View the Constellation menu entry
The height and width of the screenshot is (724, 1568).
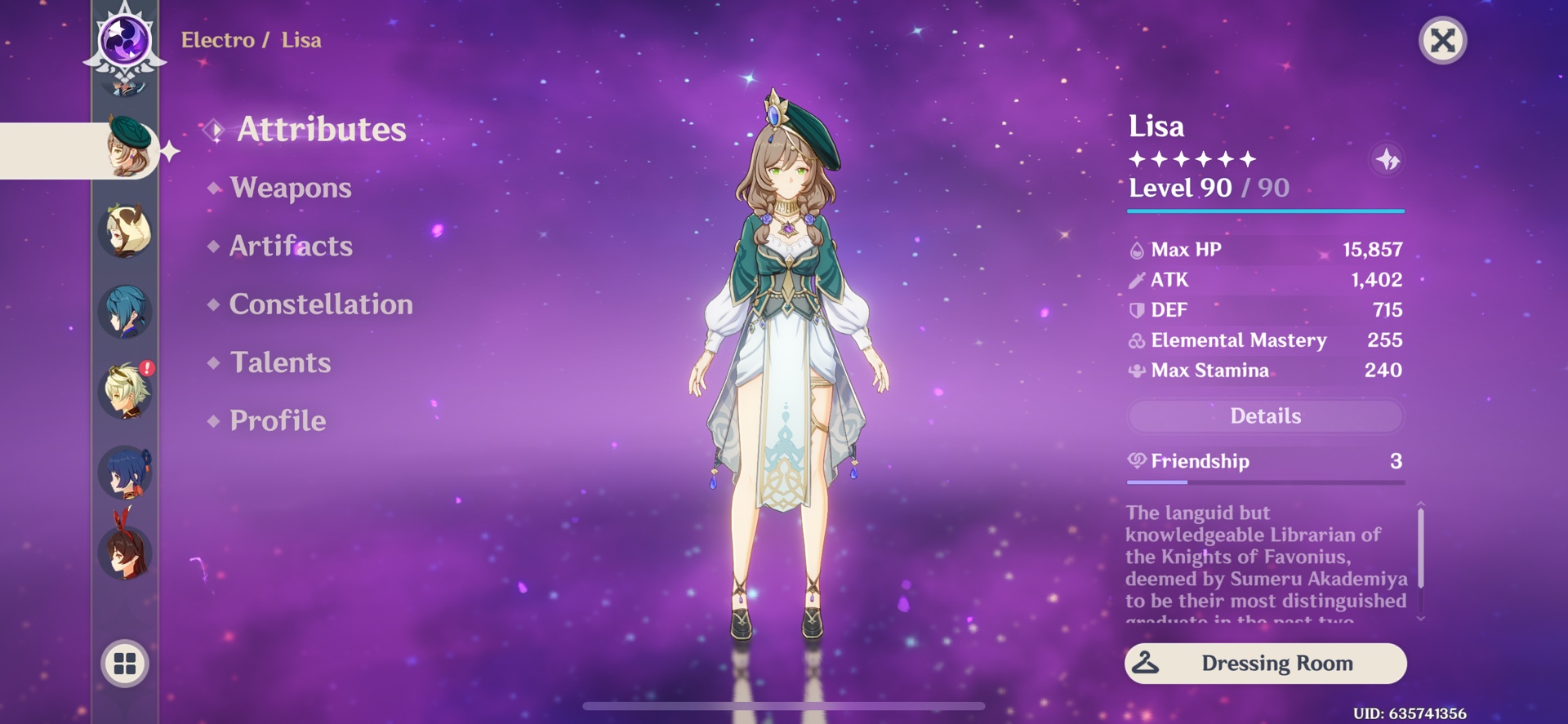tap(321, 304)
